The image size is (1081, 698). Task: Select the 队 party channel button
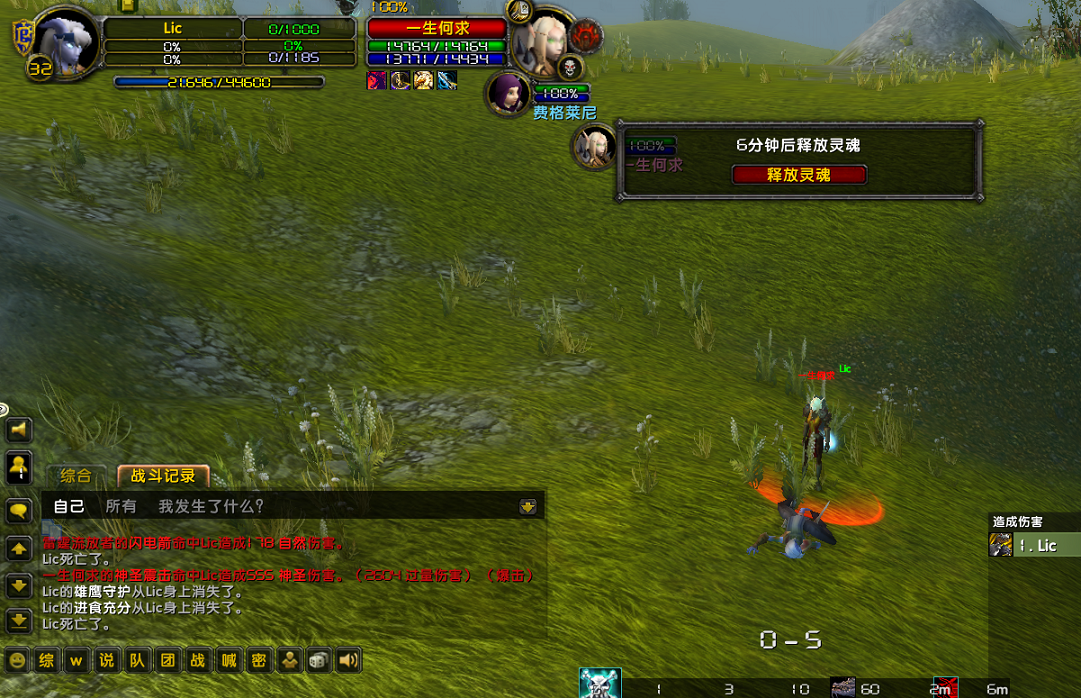click(137, 660)
